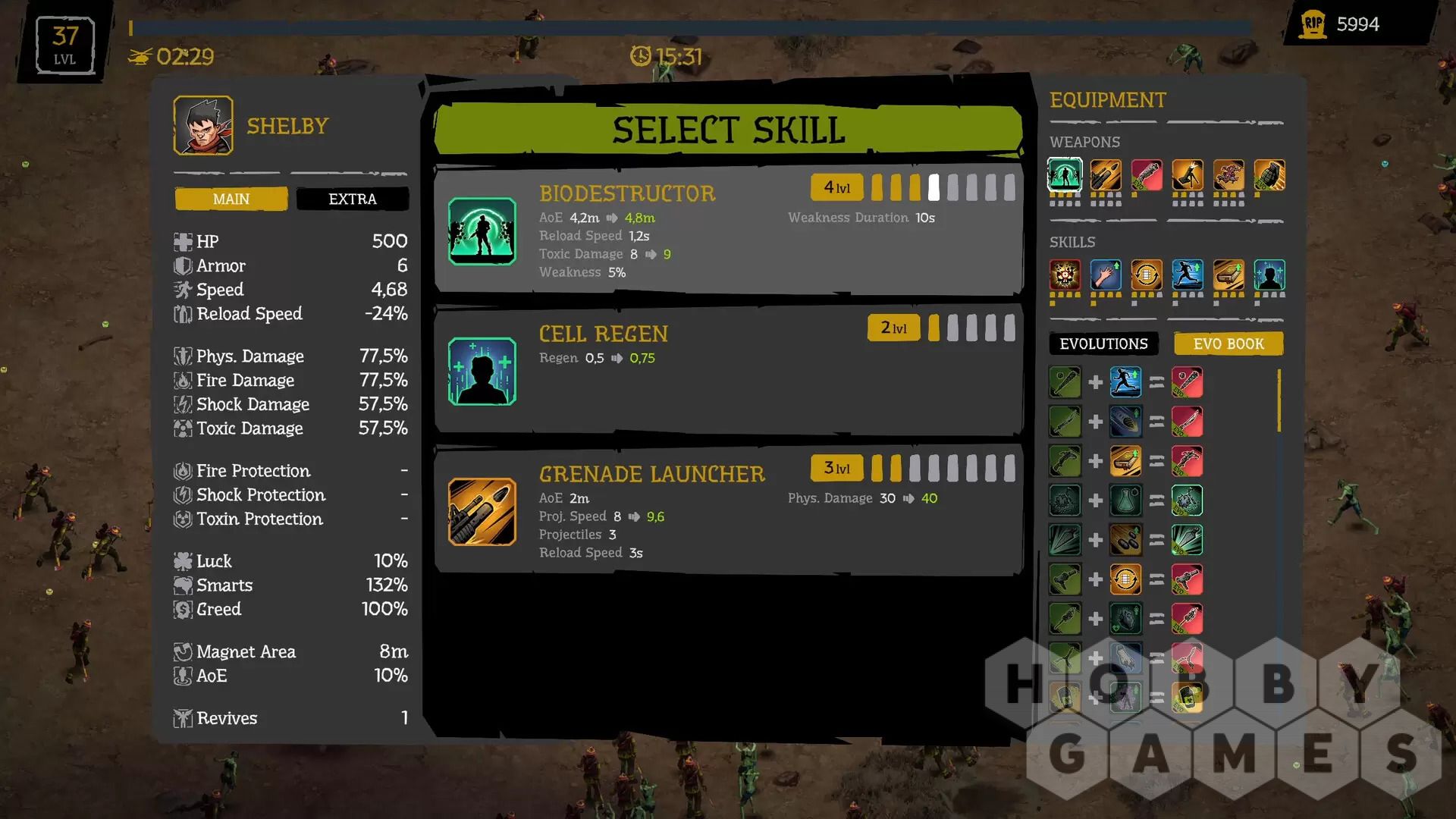Screen dimensions: 1456x819
Task: Inspect the red evolved shotgun weapon icon
Action: 1147,175
